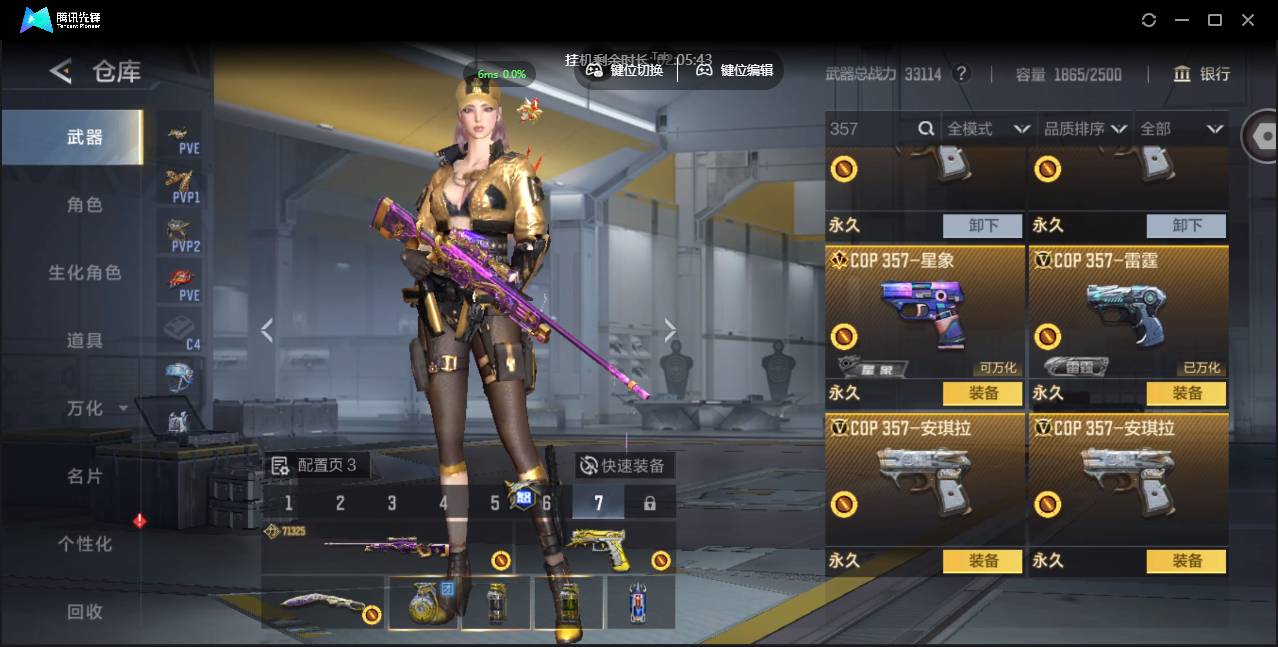Open the 道具 items tab
The height and width of the screenshot is (647, 1278).
click(84, 341)
